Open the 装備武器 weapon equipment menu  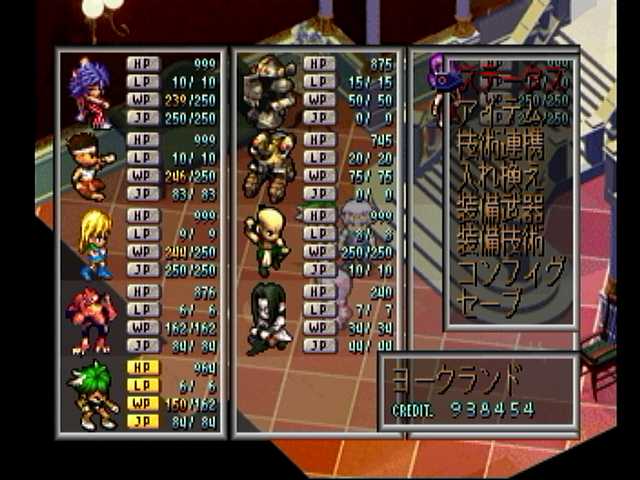(x=498, y=209)
